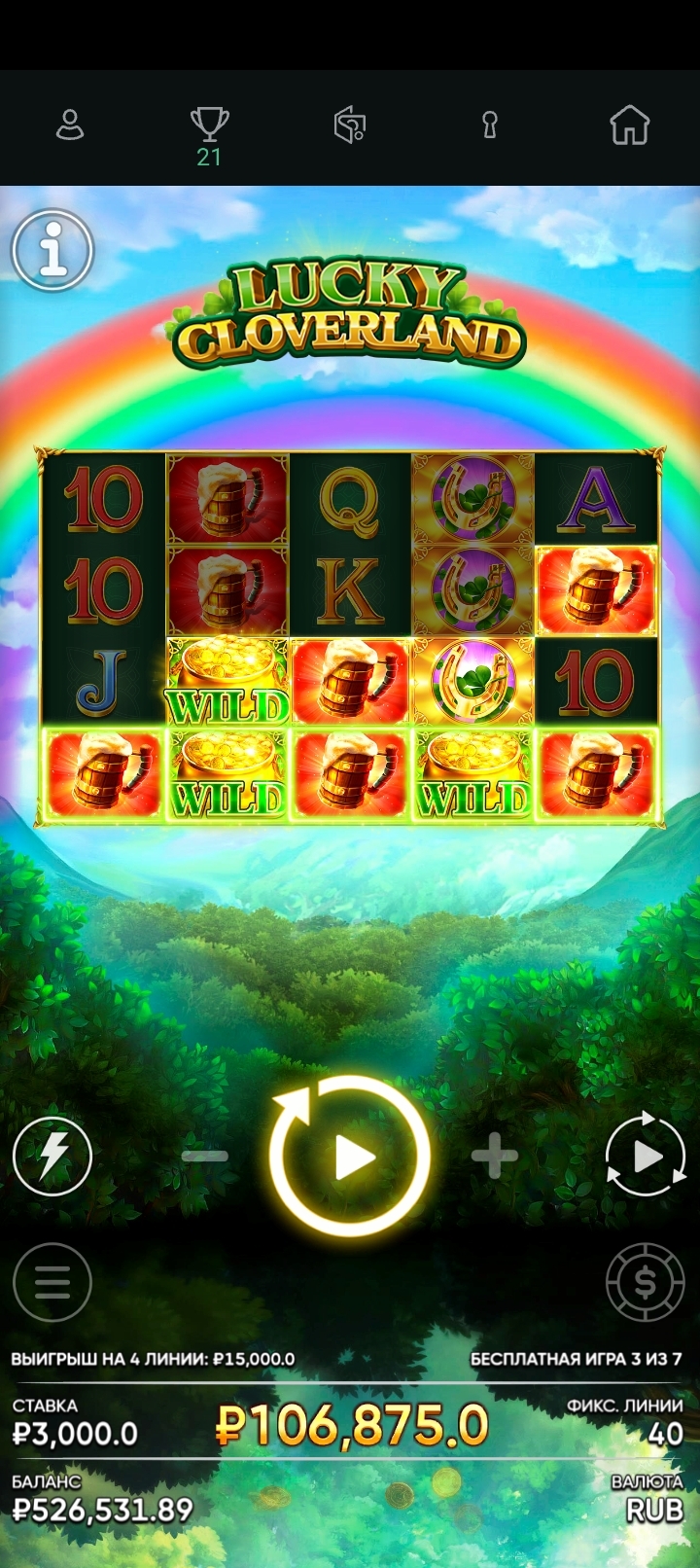The height and width of the screenshot is (1568, 700).
Task: Increase the bet with the plus button
Action: pos(494,1156)
